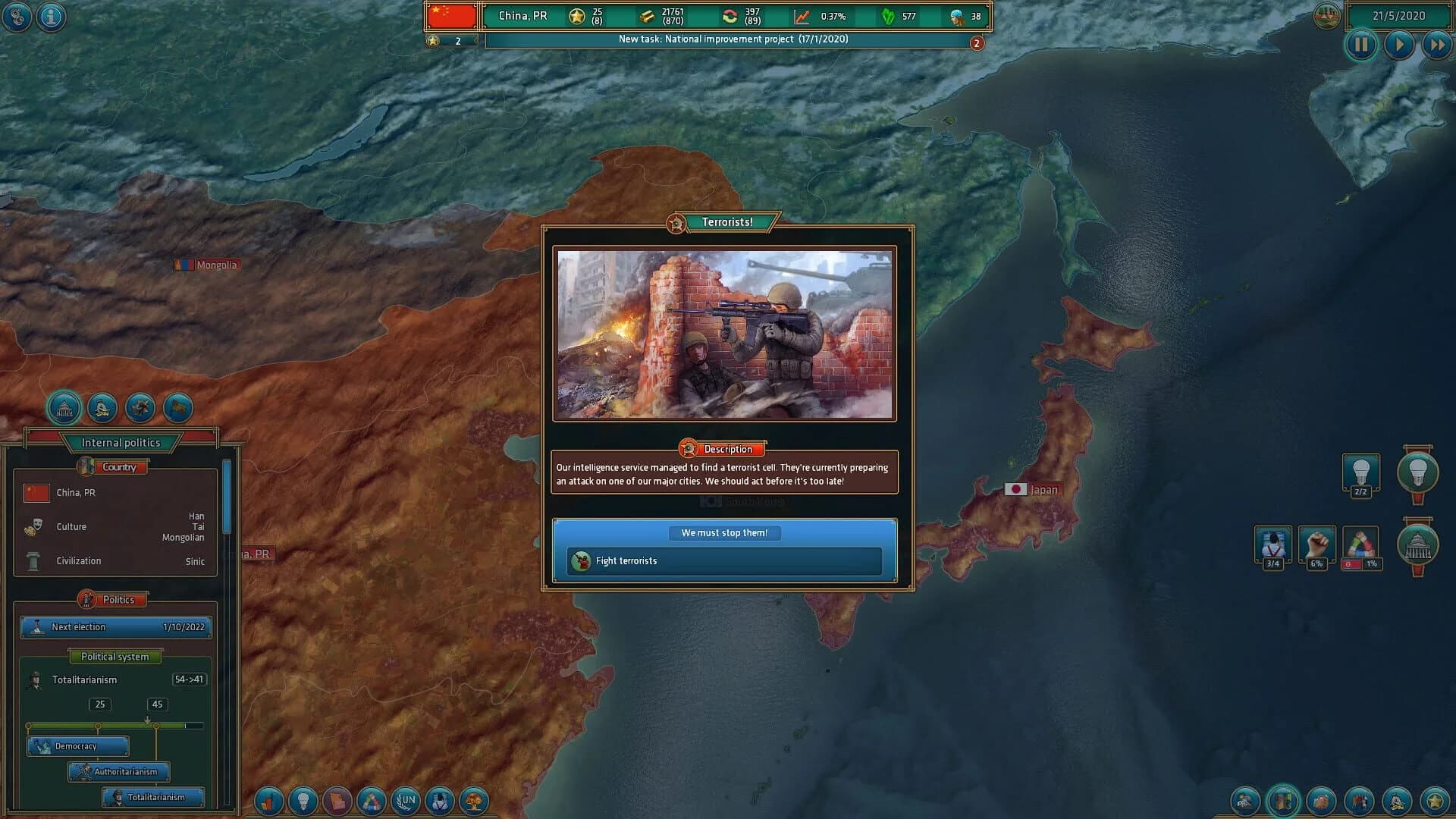Open the handshake diplomacy icon at bottom right

[1320, 801]
